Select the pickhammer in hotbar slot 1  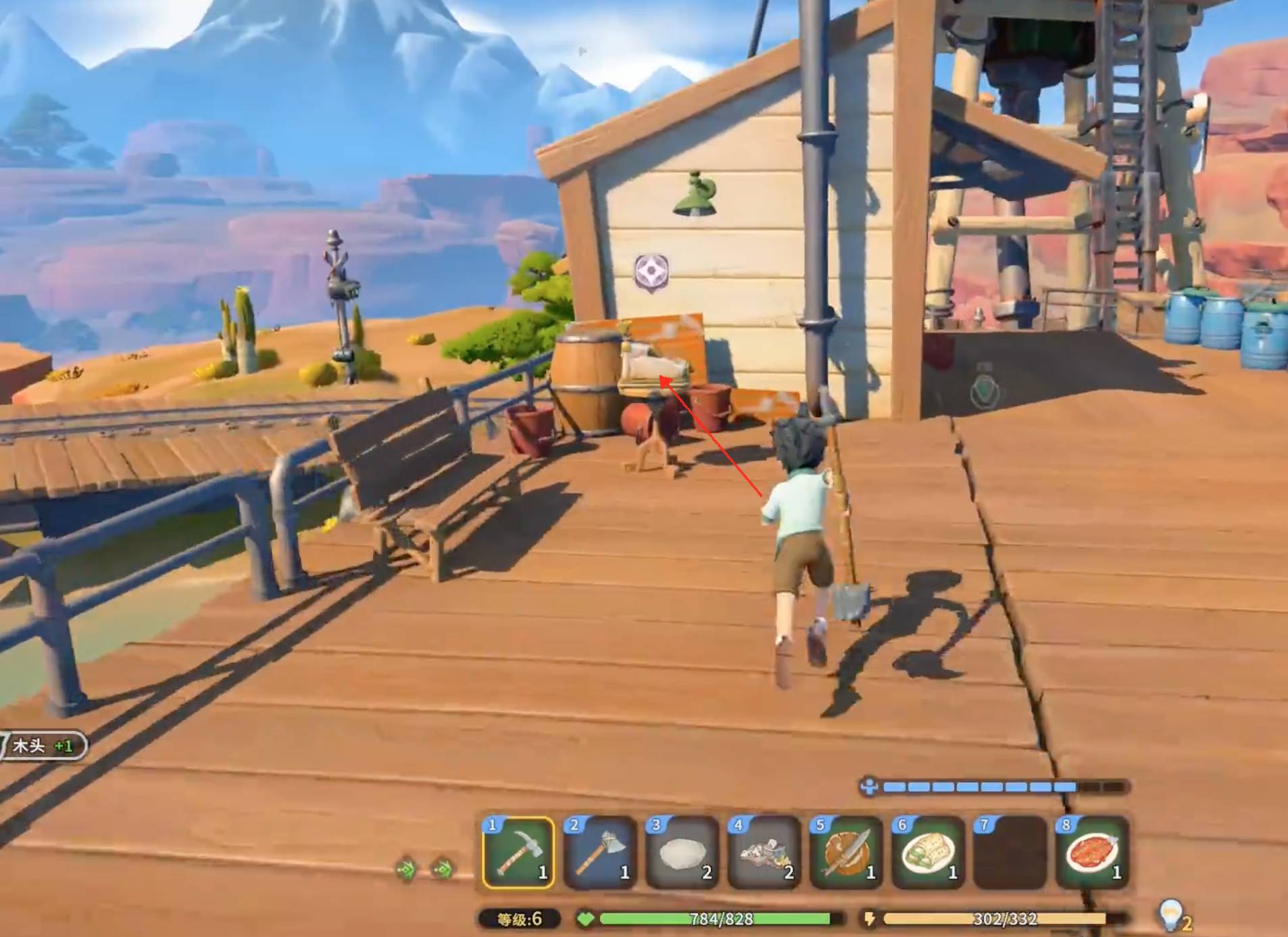tap(518, 852)
